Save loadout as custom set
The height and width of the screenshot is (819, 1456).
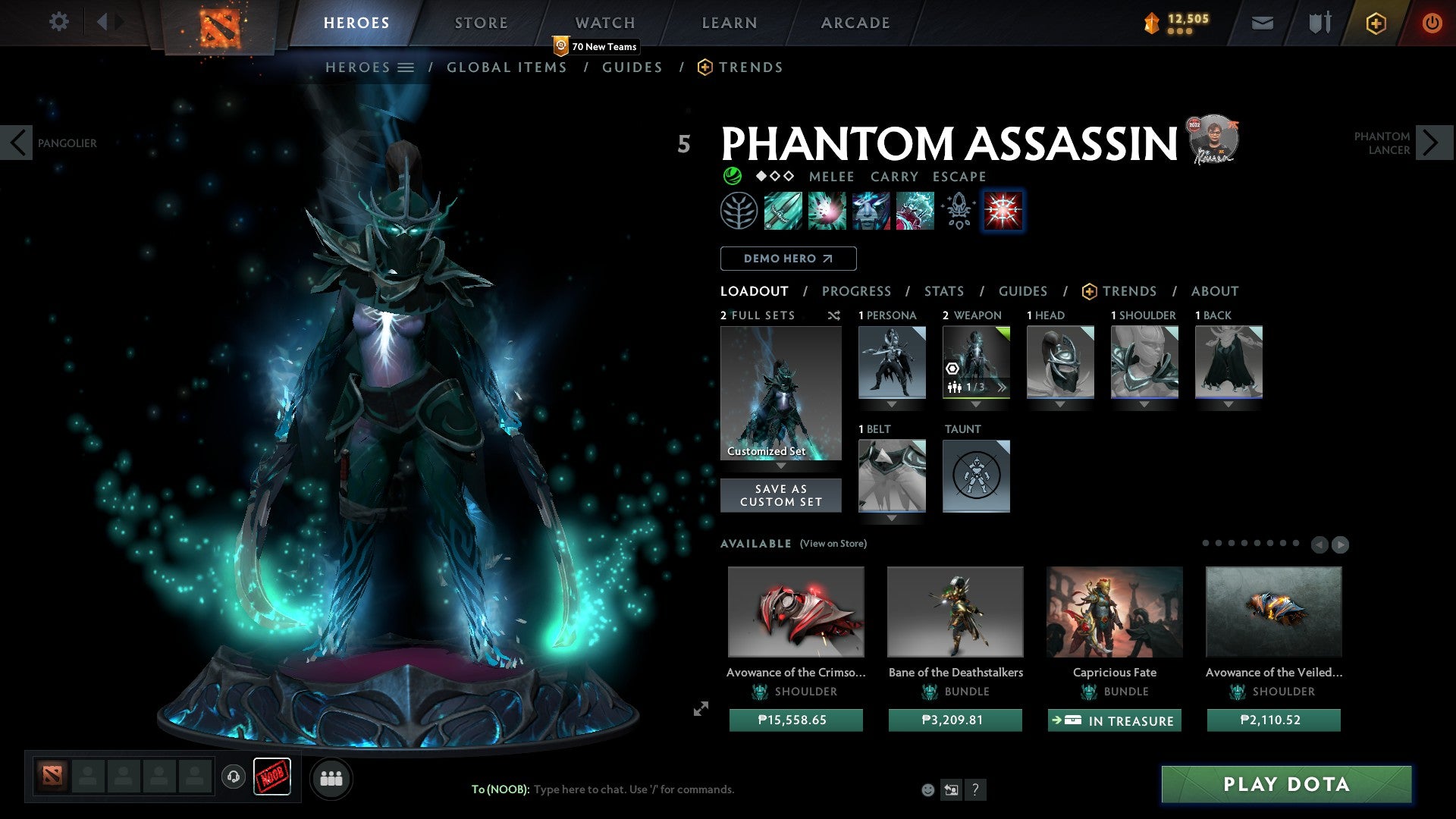(780, 495)
